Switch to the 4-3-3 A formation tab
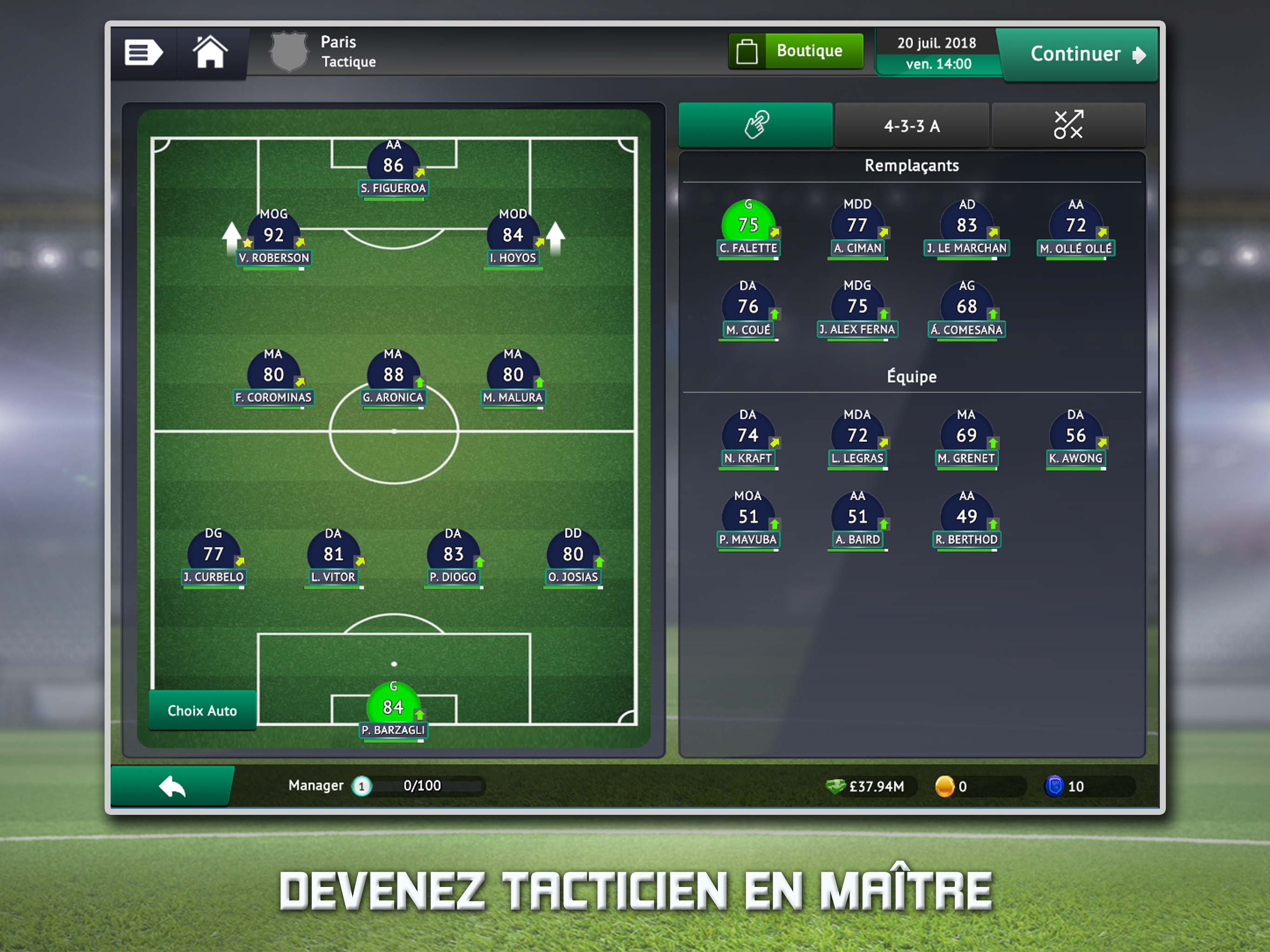The image size is (1270, 952). tap(912, 126)
